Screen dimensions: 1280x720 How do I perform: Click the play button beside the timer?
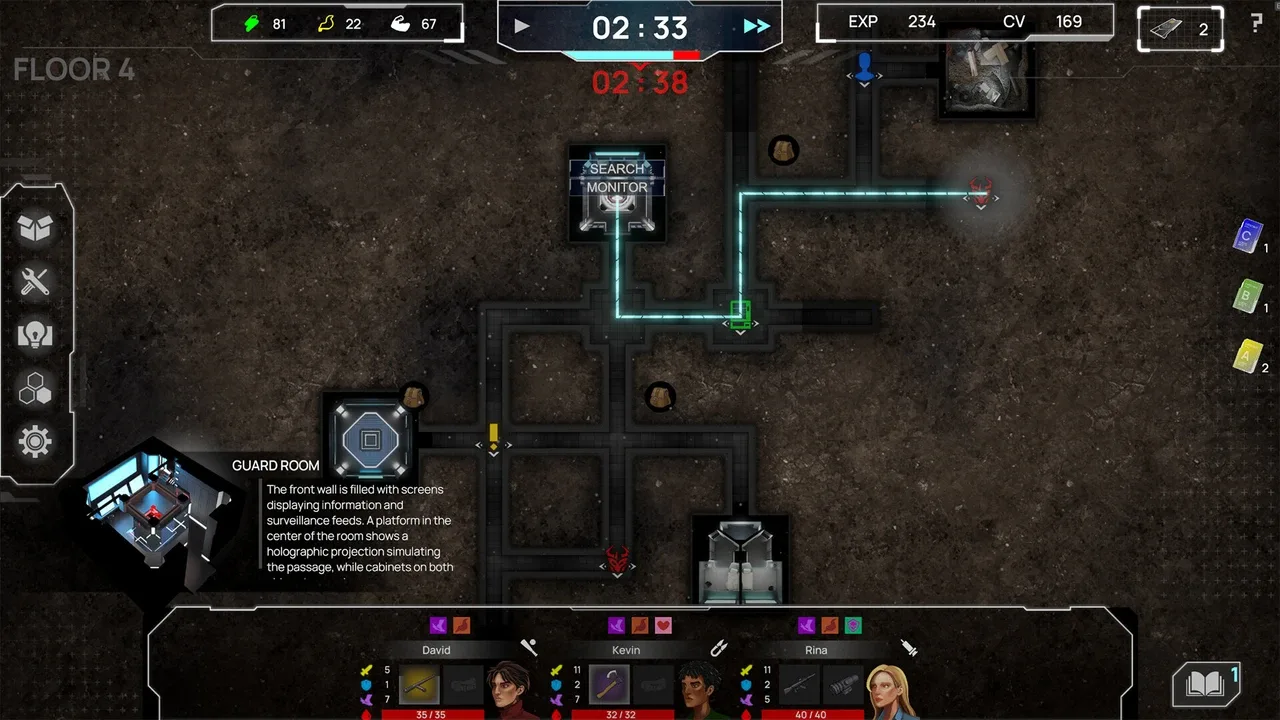pos(522,26)
